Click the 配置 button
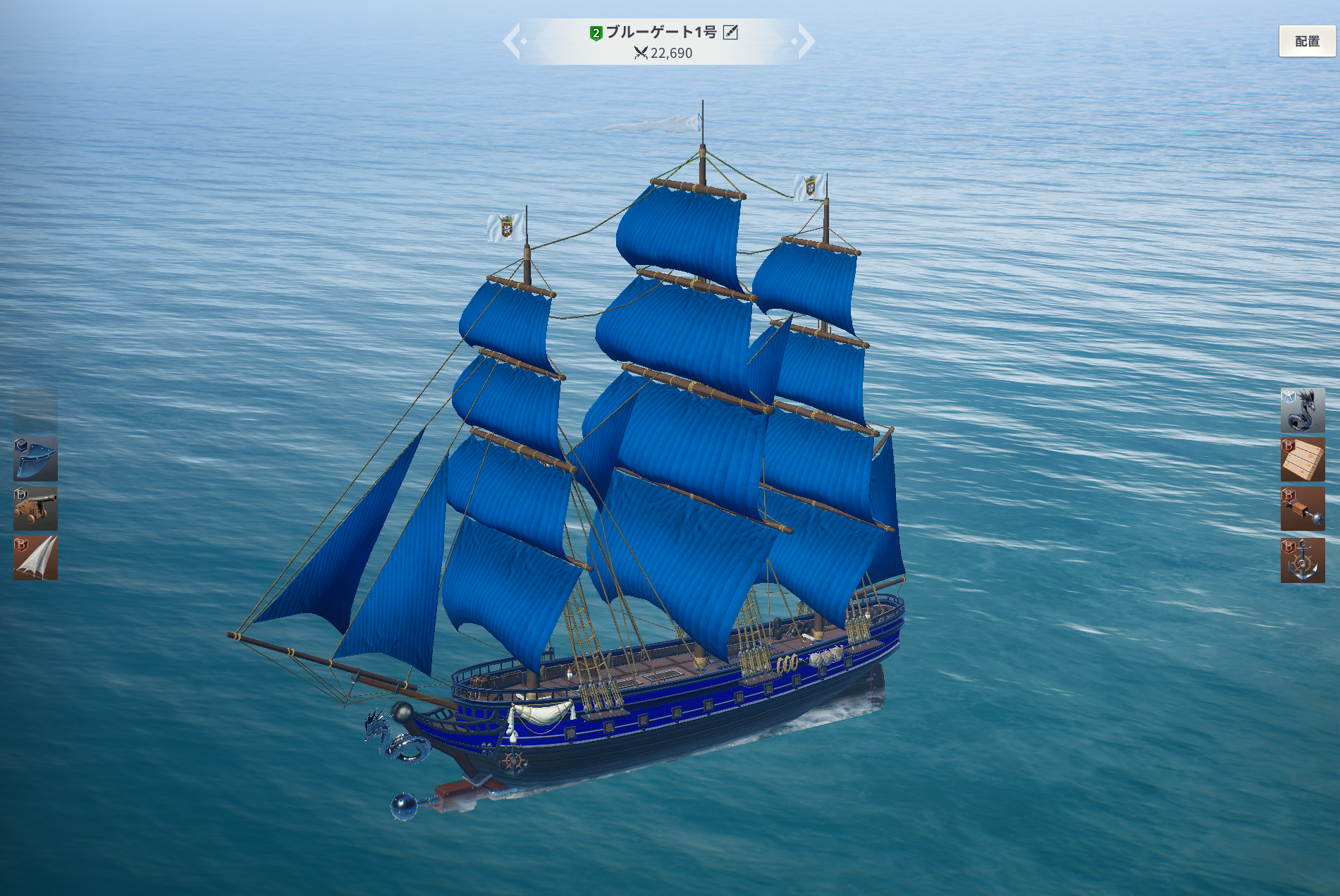The height and width of the screenshot is (896, 1340). tap(1307, 41)
